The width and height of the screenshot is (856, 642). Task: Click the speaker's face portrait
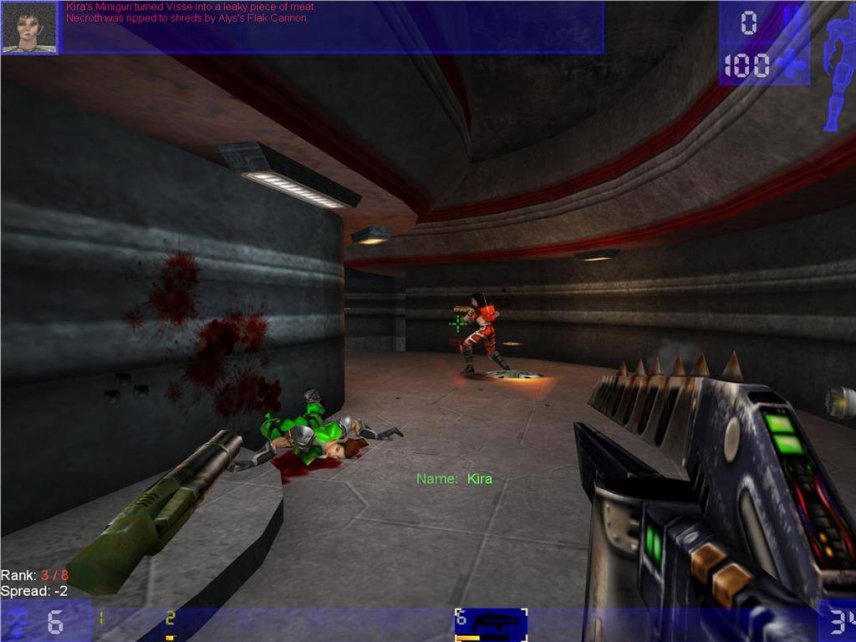29,27
